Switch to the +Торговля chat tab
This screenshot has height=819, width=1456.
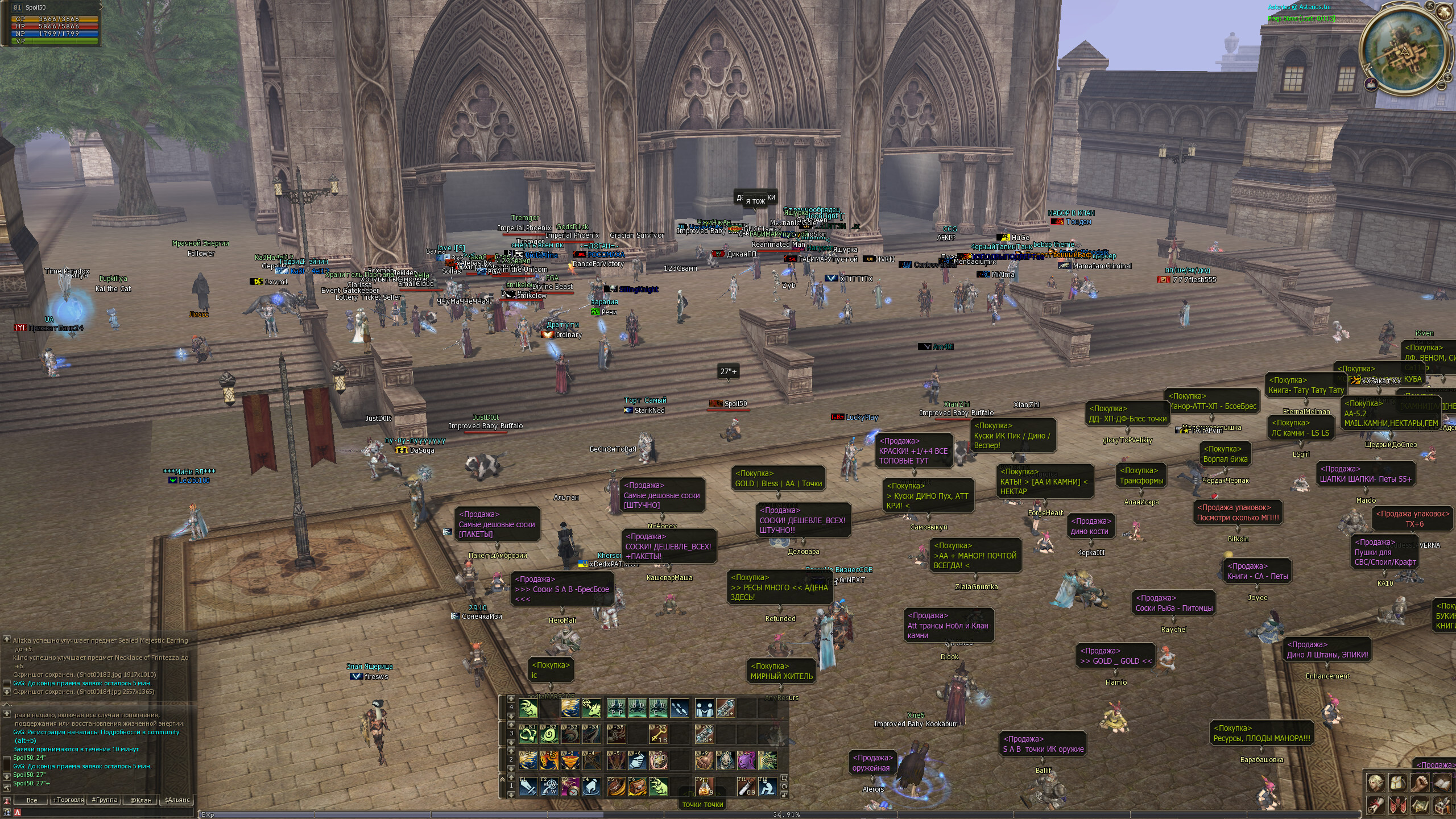68,800
